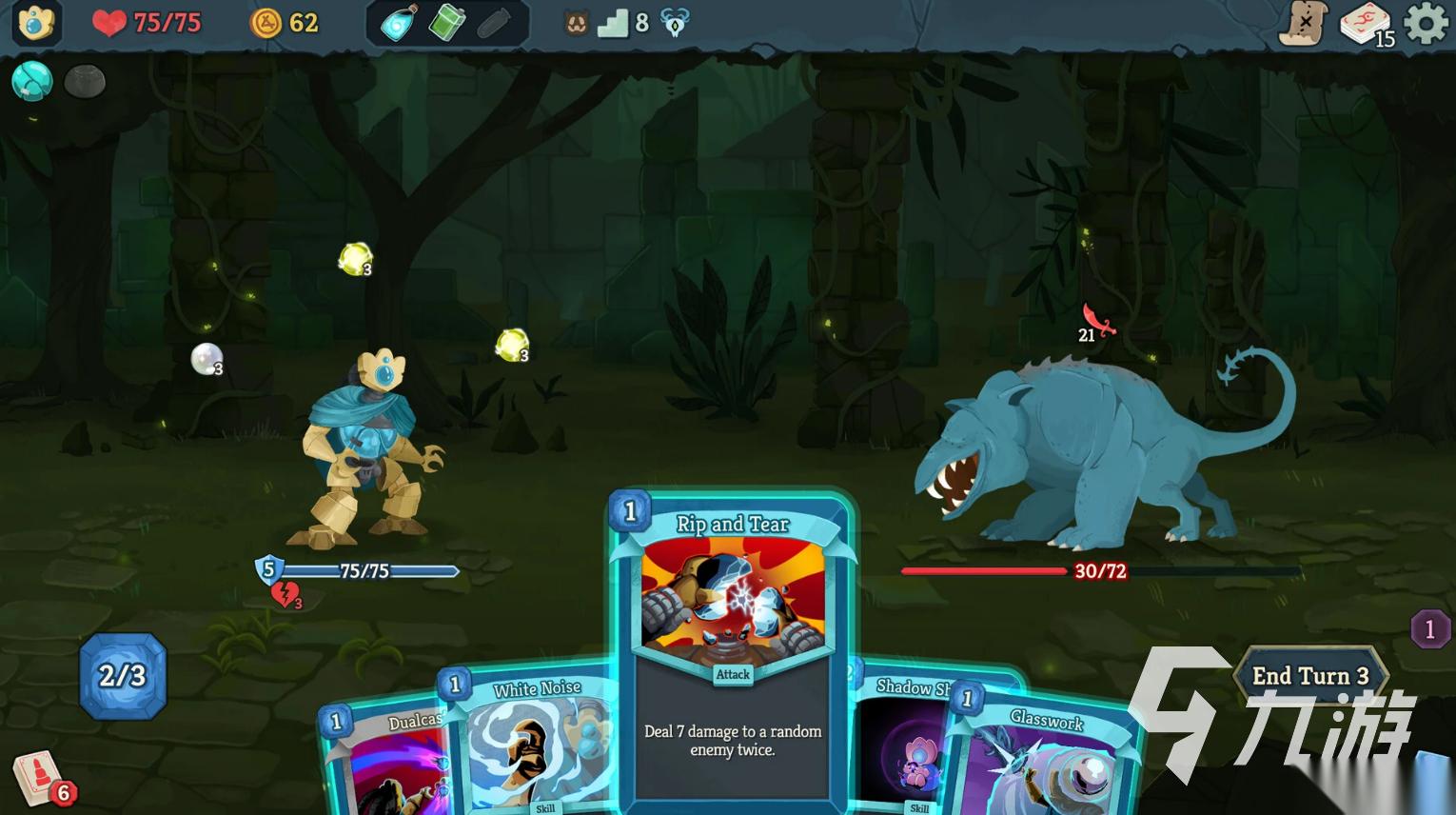Play the Rip and Tear attack card
The height and width of the screenshot is (815, 1456).
point(731,647)
